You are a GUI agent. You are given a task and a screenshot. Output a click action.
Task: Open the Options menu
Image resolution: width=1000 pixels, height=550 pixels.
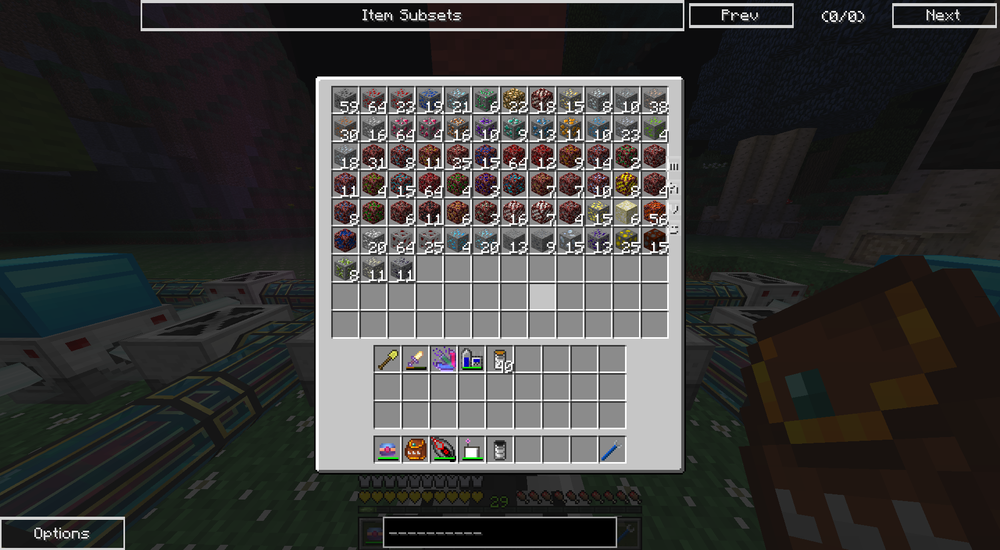pyautogui.click(x=62, y=533)
